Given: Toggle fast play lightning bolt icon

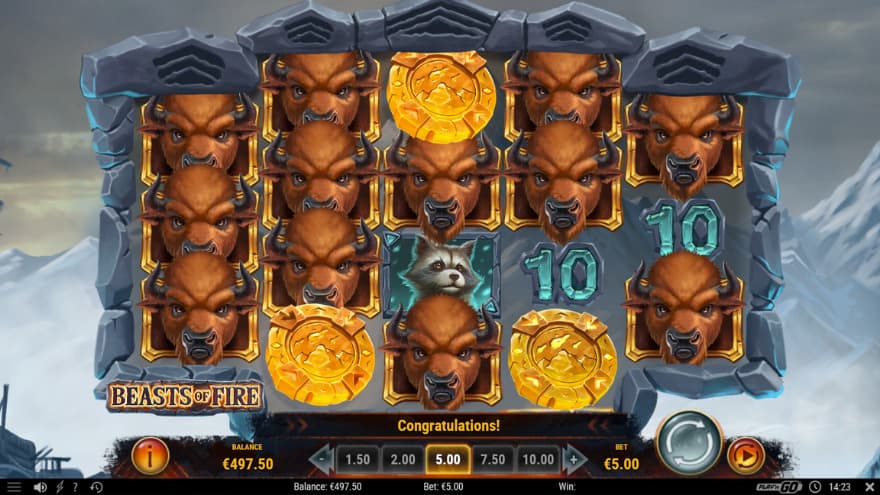Looking at the screenshot, I should pyautogui.click(x=58, y=487).
